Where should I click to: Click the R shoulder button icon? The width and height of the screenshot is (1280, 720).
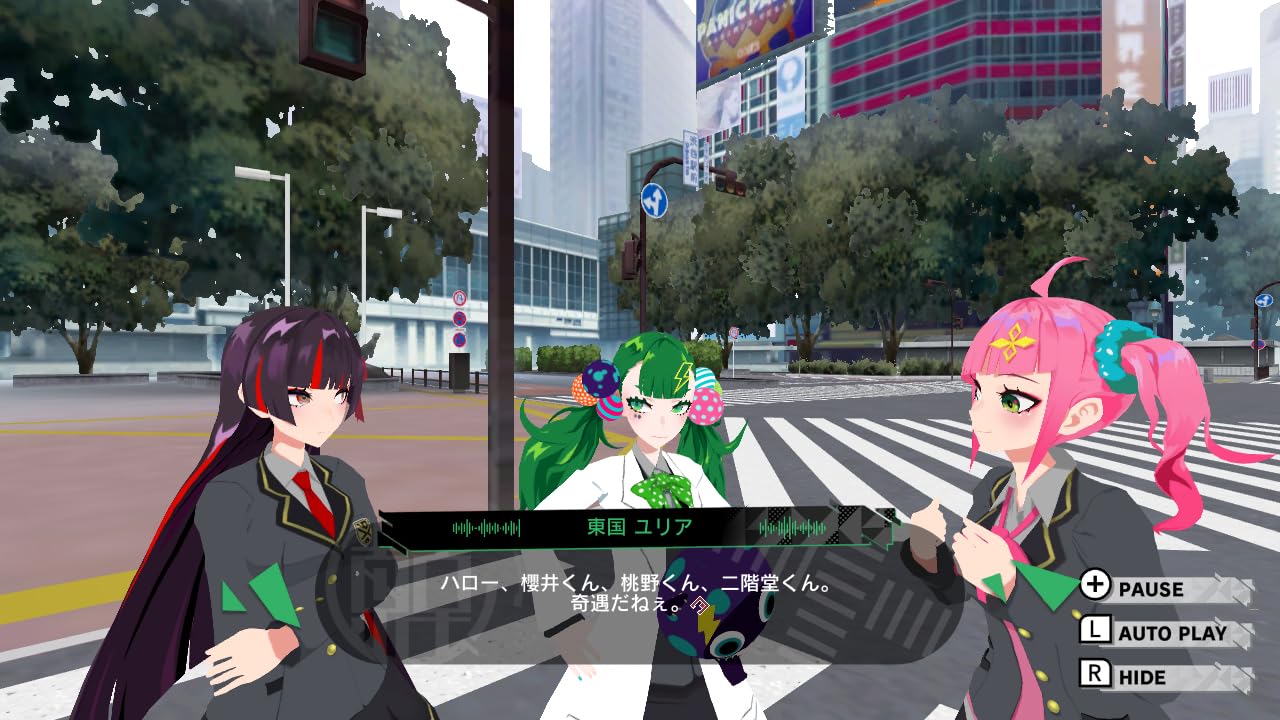(1096, 676)
